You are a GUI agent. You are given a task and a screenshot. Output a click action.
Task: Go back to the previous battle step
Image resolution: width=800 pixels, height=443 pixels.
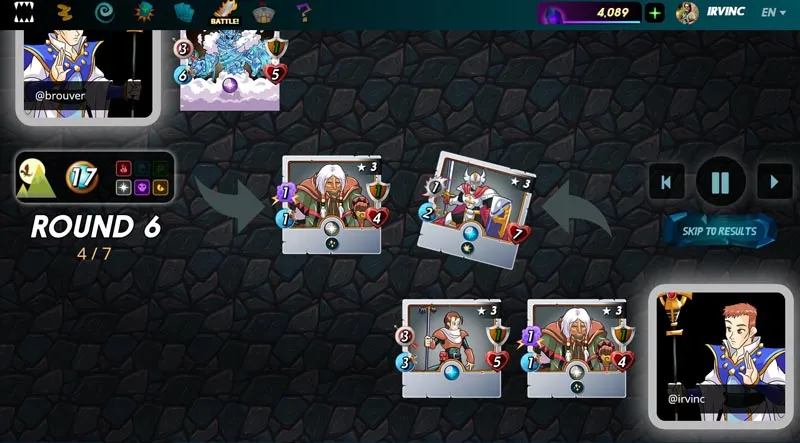(666, 182)
